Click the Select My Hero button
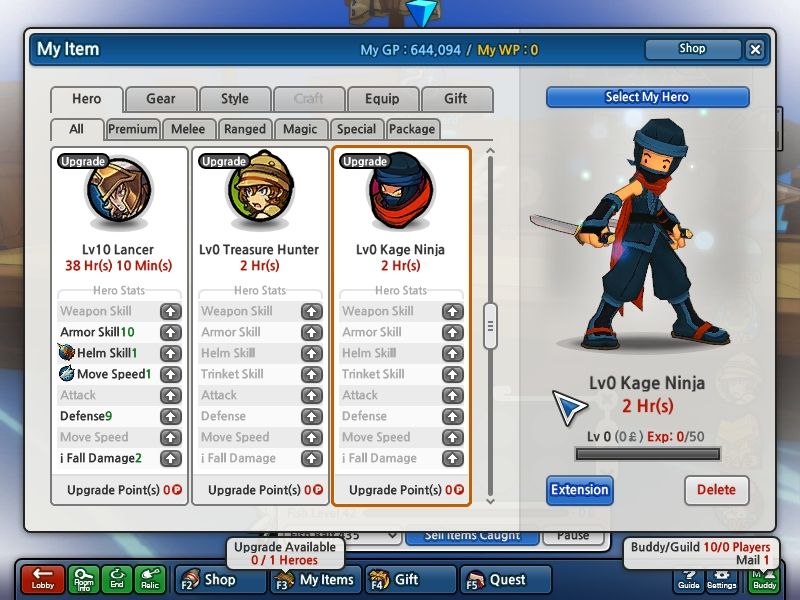This screenshot has height=600, width=800. point(647,97)
